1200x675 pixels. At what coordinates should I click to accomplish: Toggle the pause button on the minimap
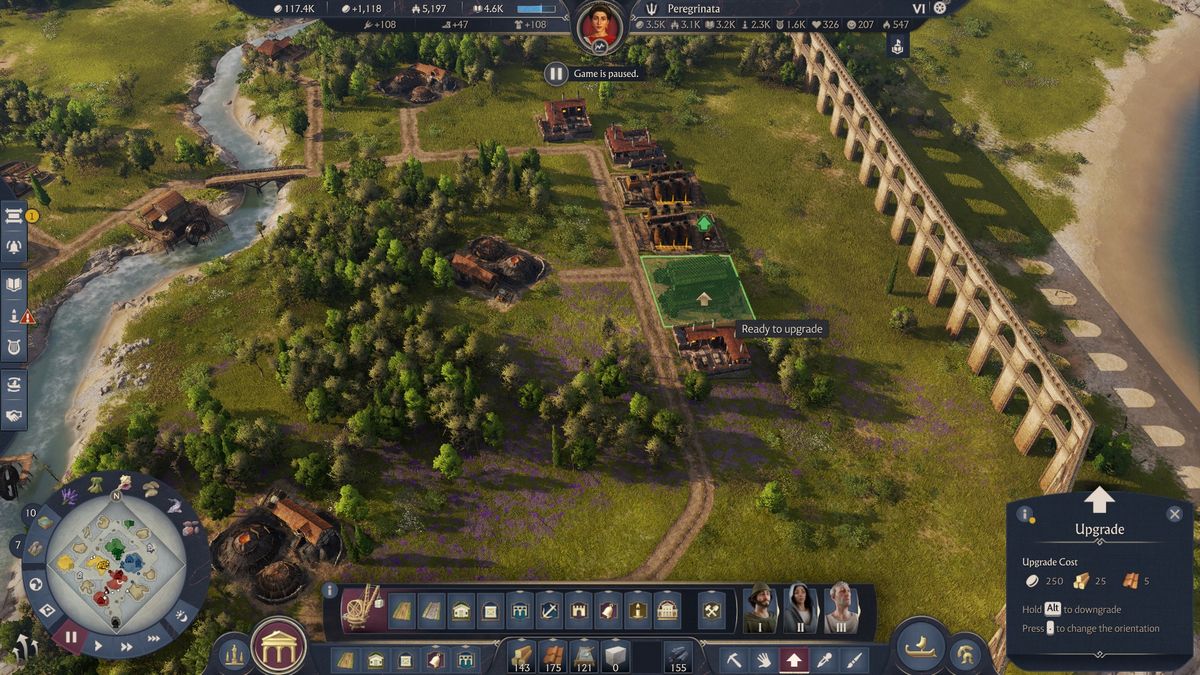coord(70,635)
